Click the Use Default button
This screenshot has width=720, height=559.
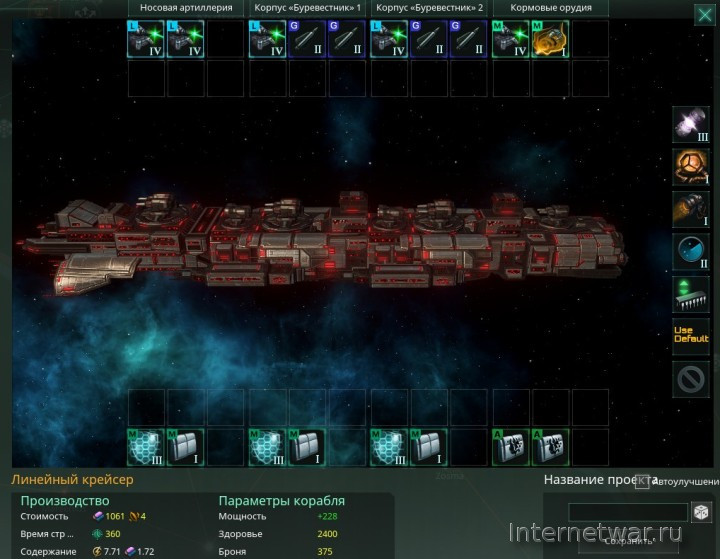point(691,337)
